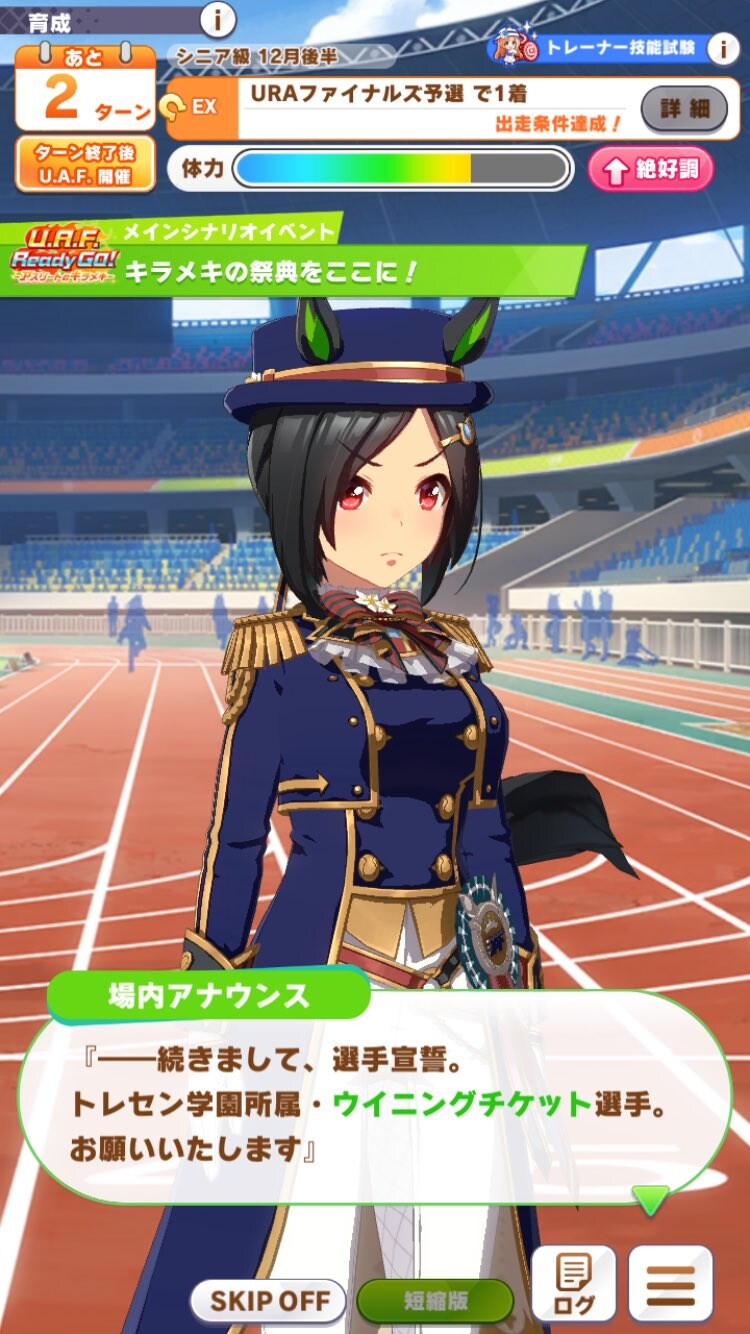The width and height of the screenshot is (750, 1334).
Task: Tap the 絶好調 mood indicator
Action: tap(651, 169)
